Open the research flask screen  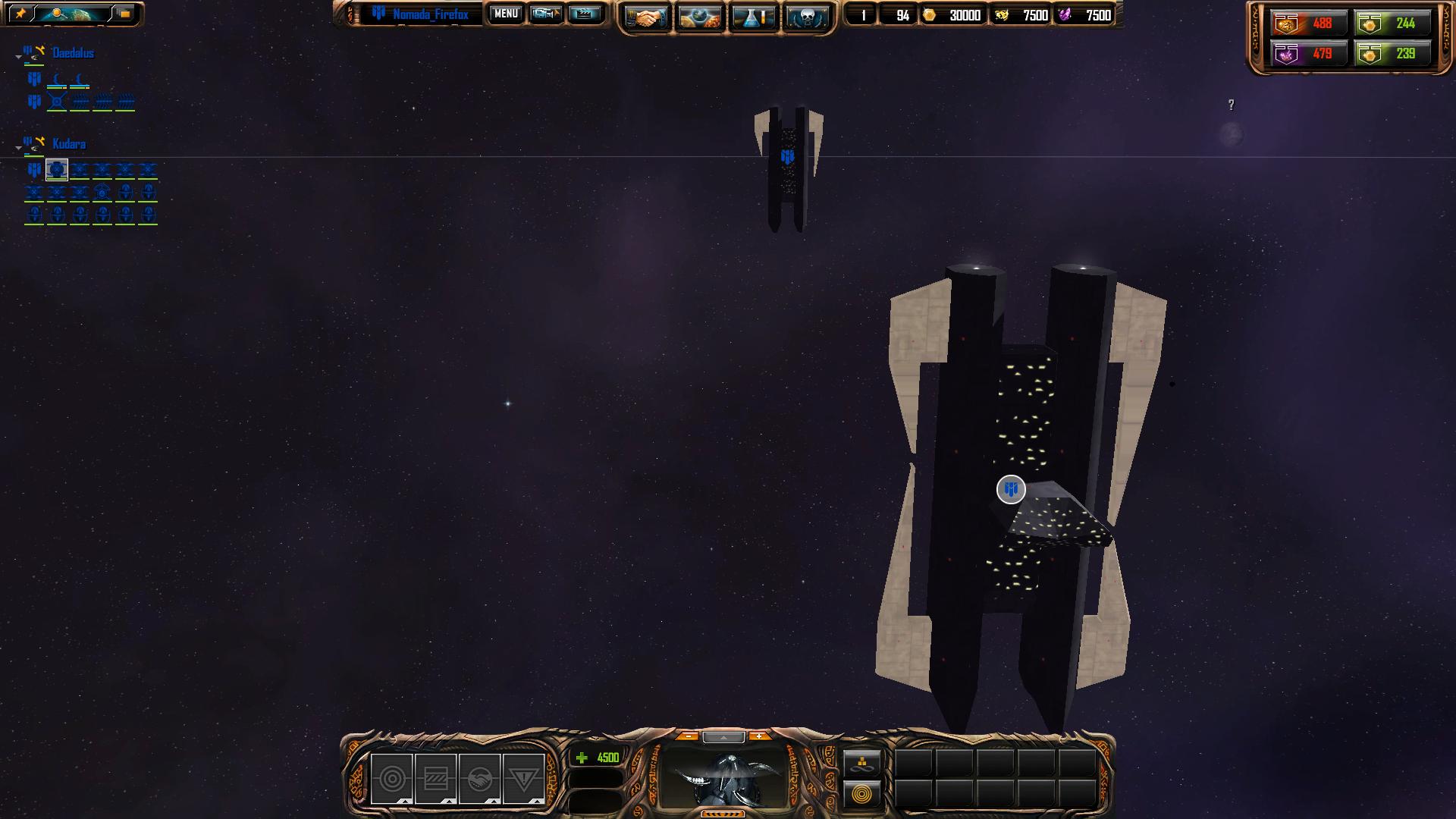753,17
